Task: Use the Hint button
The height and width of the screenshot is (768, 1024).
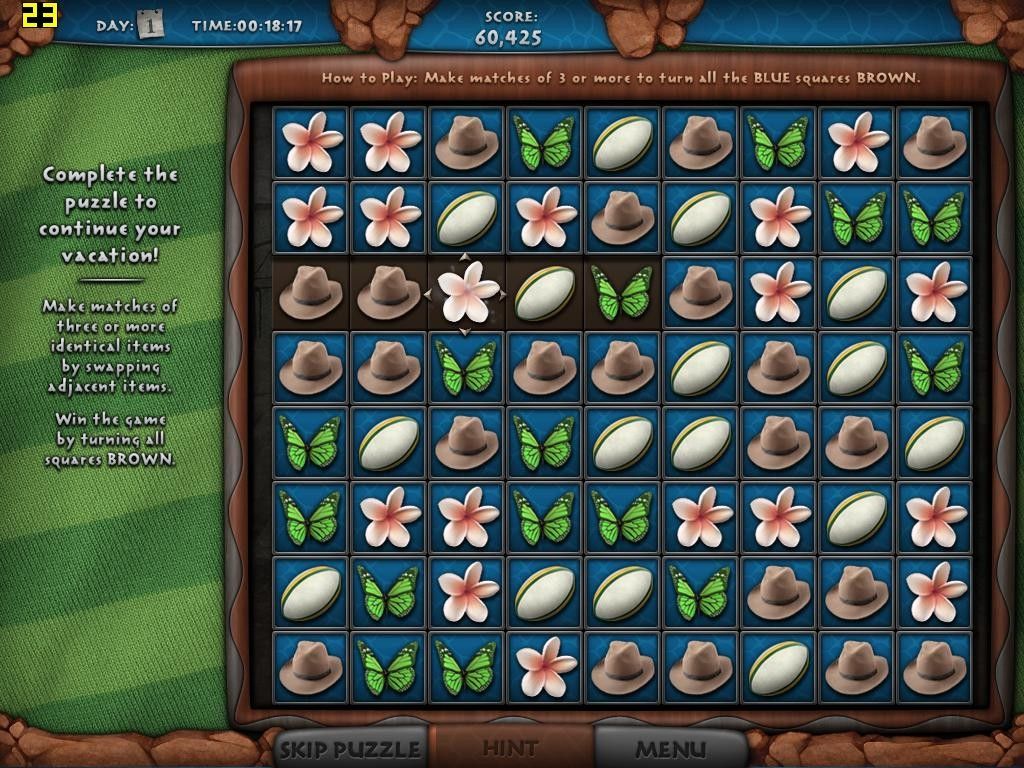Action: point(510,748)
